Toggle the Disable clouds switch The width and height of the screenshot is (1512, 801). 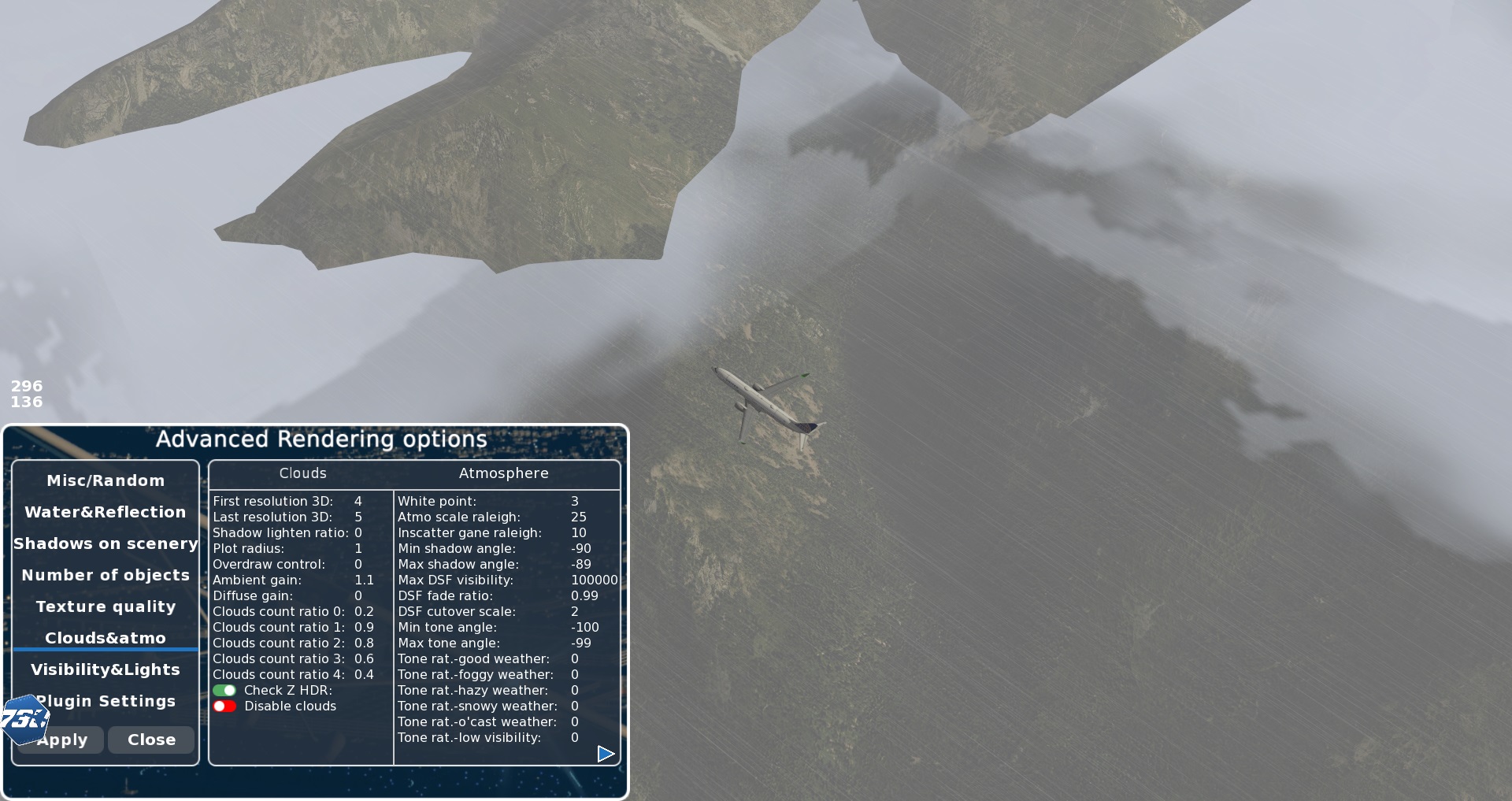tap(224, 706)
